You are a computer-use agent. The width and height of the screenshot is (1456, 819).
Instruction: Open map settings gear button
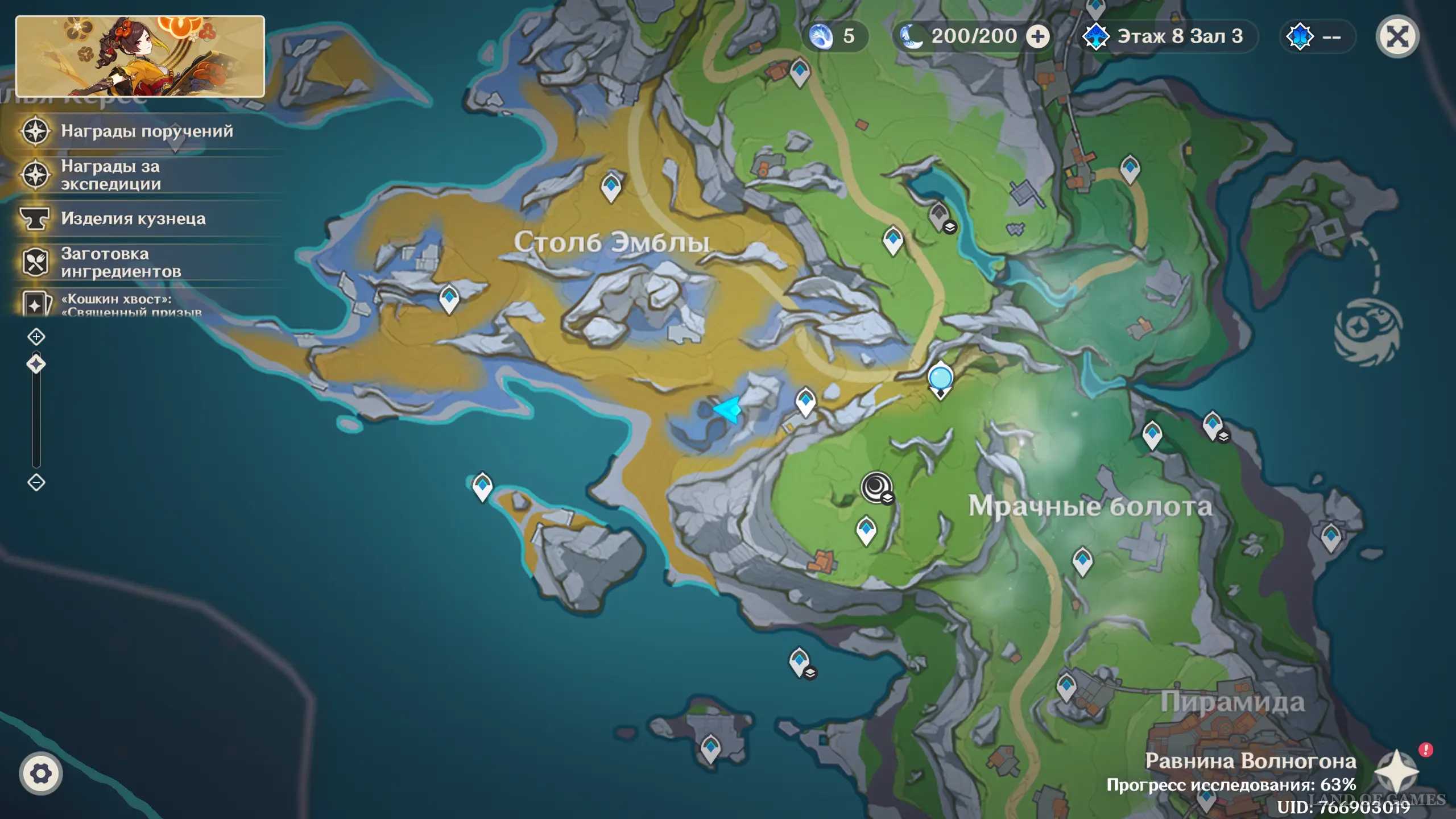click(40, 773)
